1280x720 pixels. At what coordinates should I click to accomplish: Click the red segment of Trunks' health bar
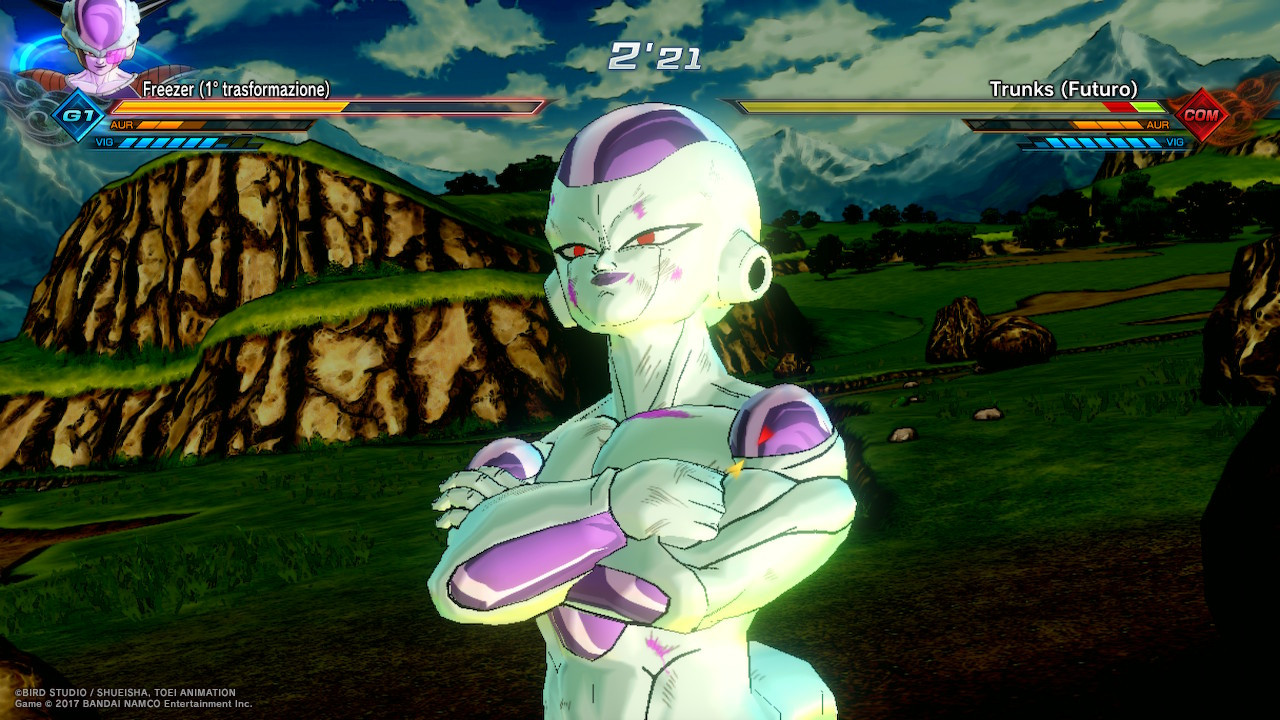(1118, 107)
